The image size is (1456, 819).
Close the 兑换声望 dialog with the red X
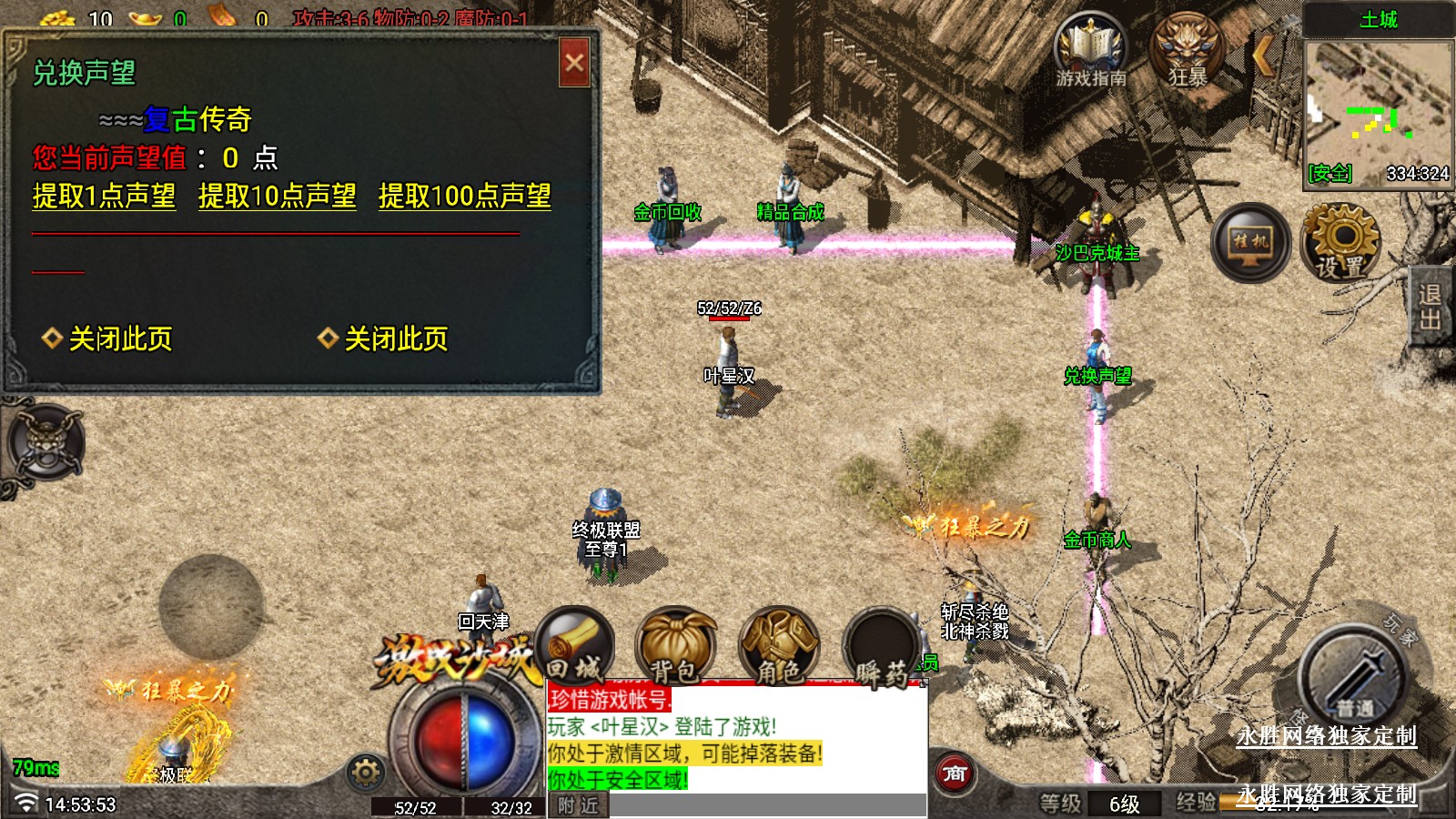574,63
